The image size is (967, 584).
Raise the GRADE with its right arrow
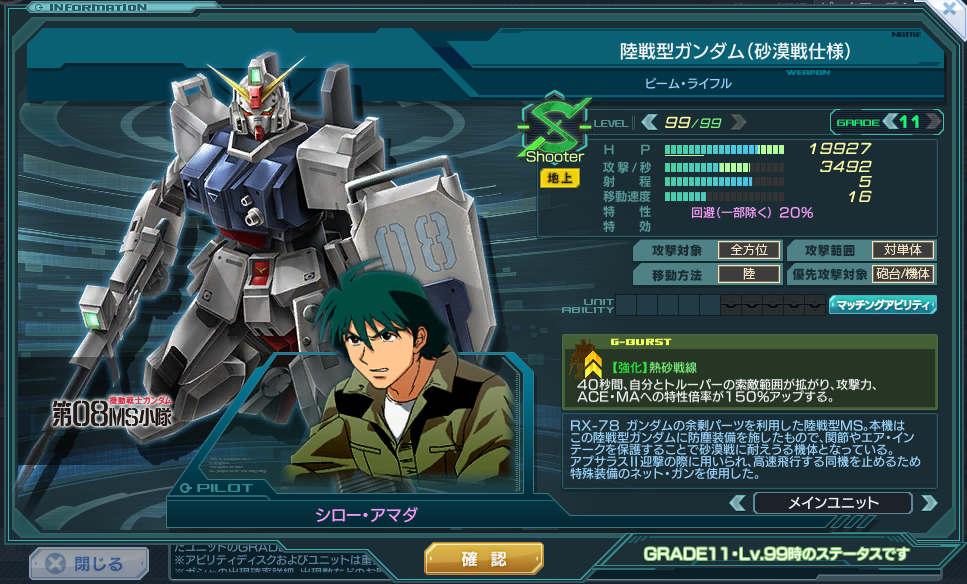[x=932, y=122]
